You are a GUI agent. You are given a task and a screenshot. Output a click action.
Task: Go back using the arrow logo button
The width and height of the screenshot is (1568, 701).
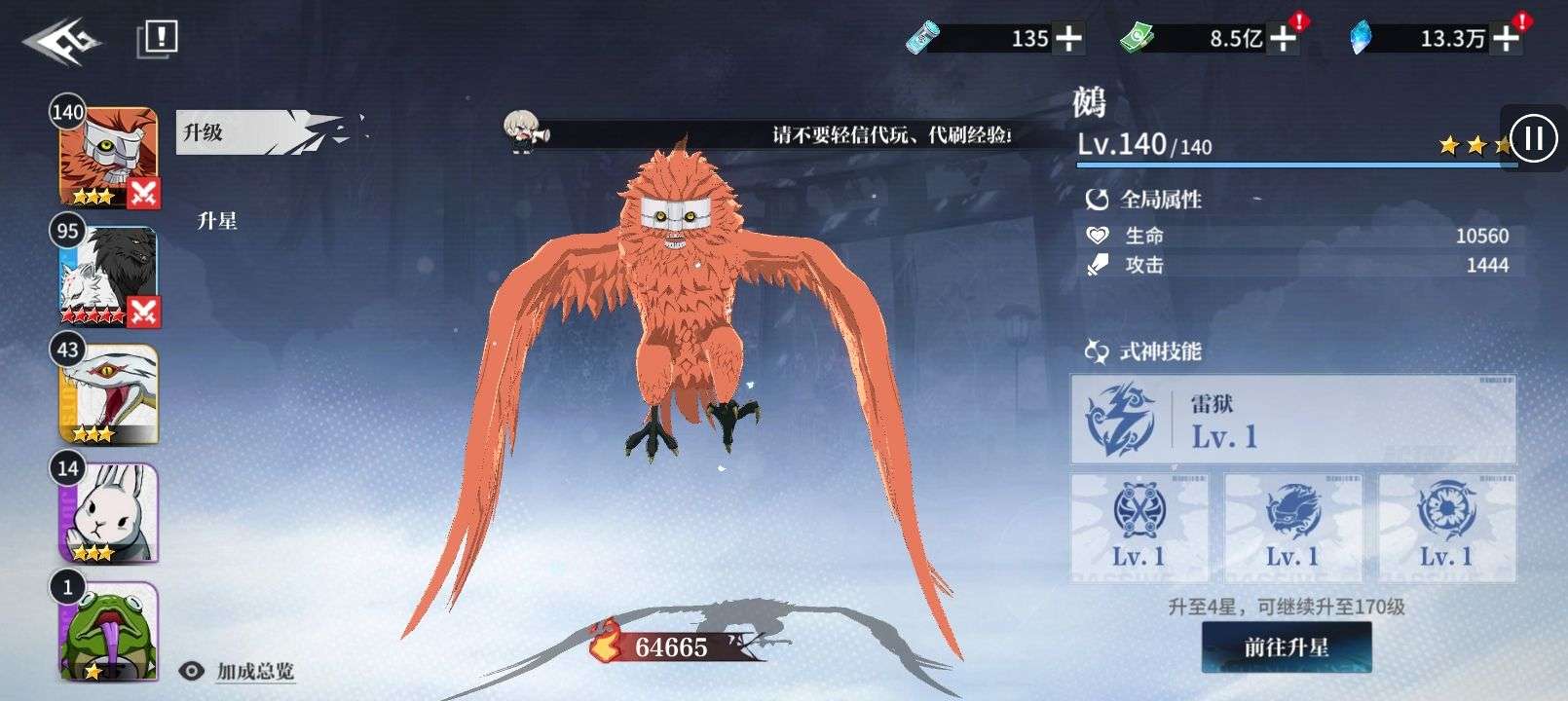pyautogui.click(x=60, y=41)
